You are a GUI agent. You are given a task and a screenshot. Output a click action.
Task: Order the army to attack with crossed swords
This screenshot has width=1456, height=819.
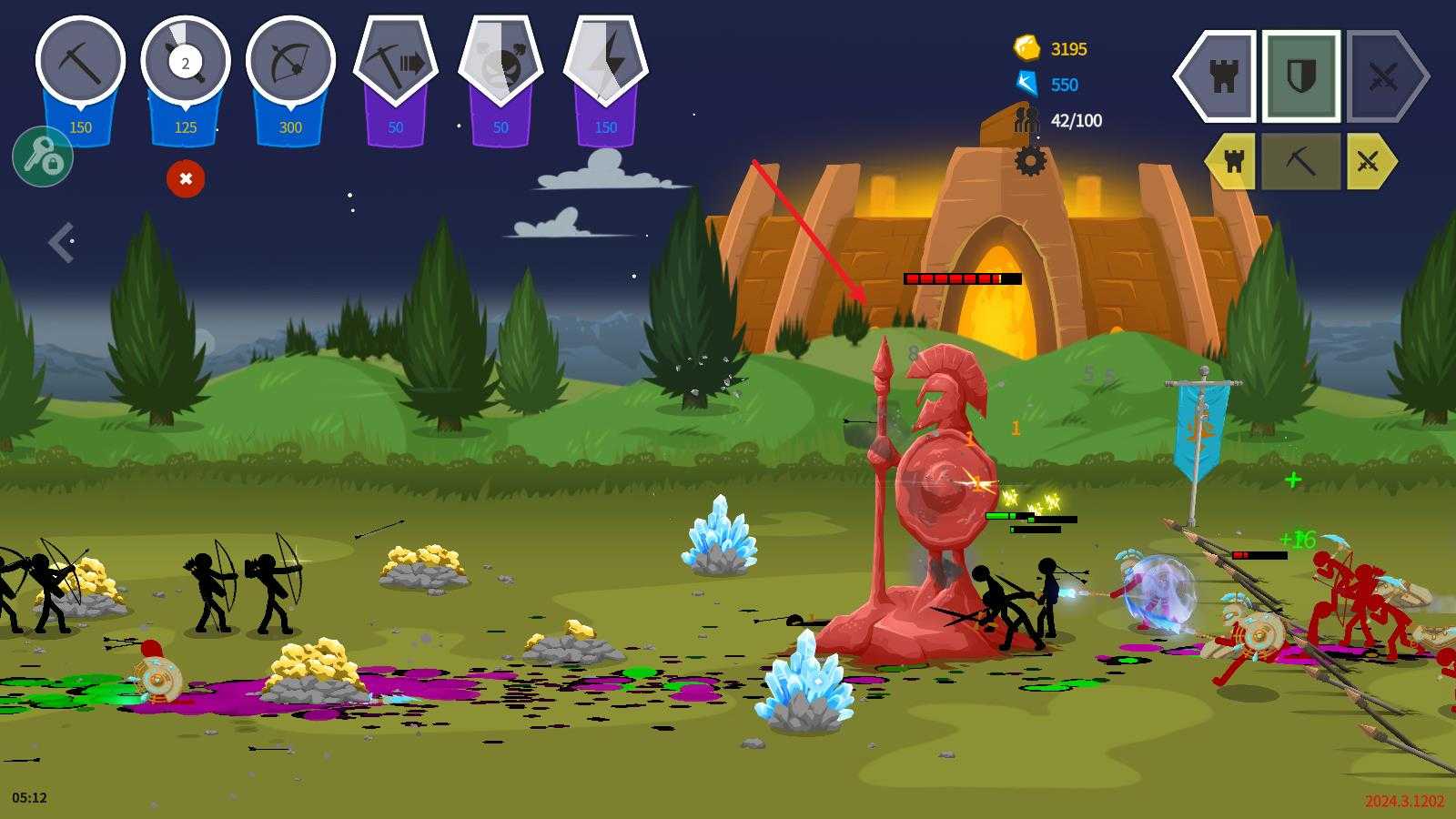1382,76
